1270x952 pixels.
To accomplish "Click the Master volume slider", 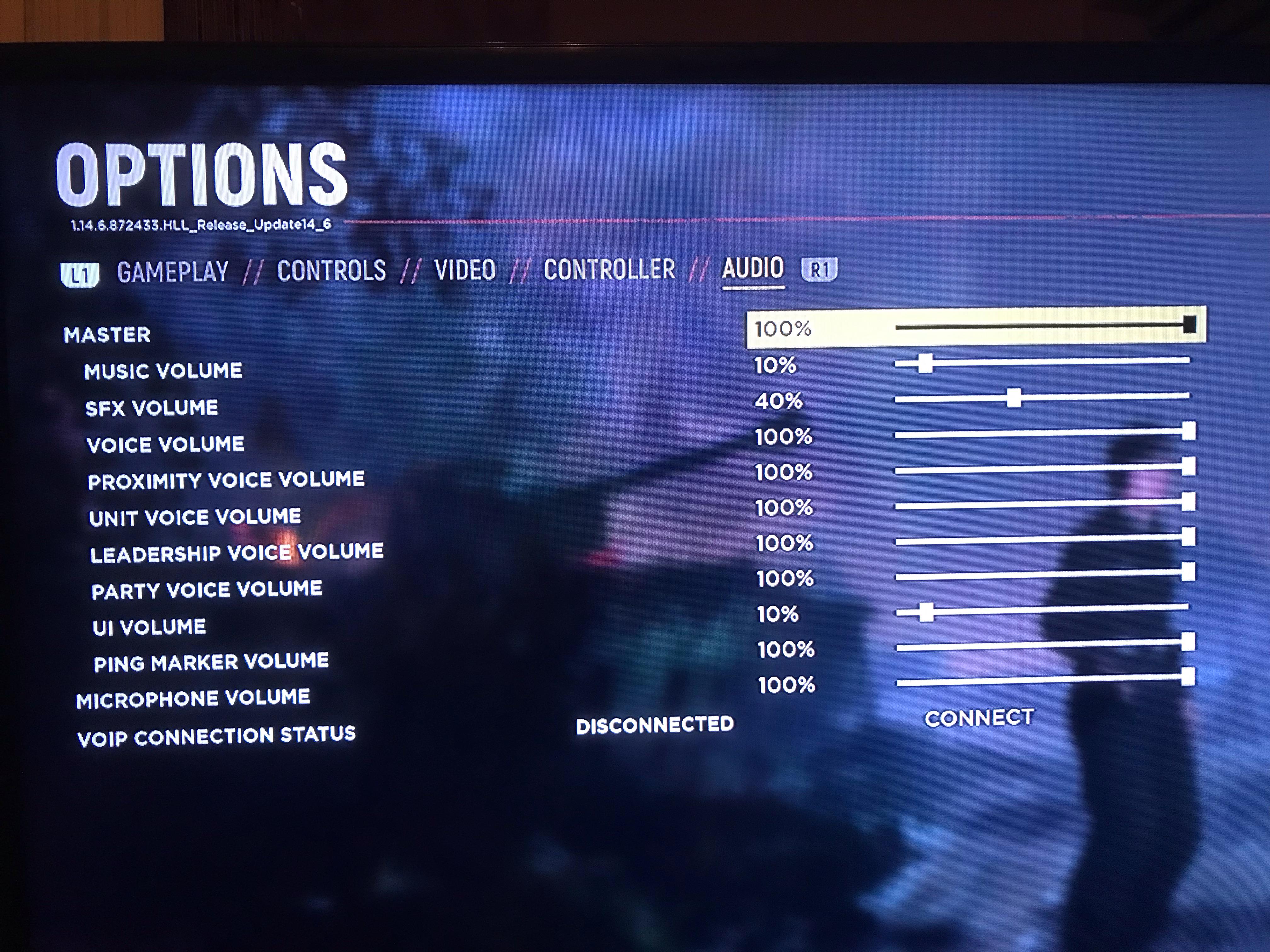I will point(1042,326).
